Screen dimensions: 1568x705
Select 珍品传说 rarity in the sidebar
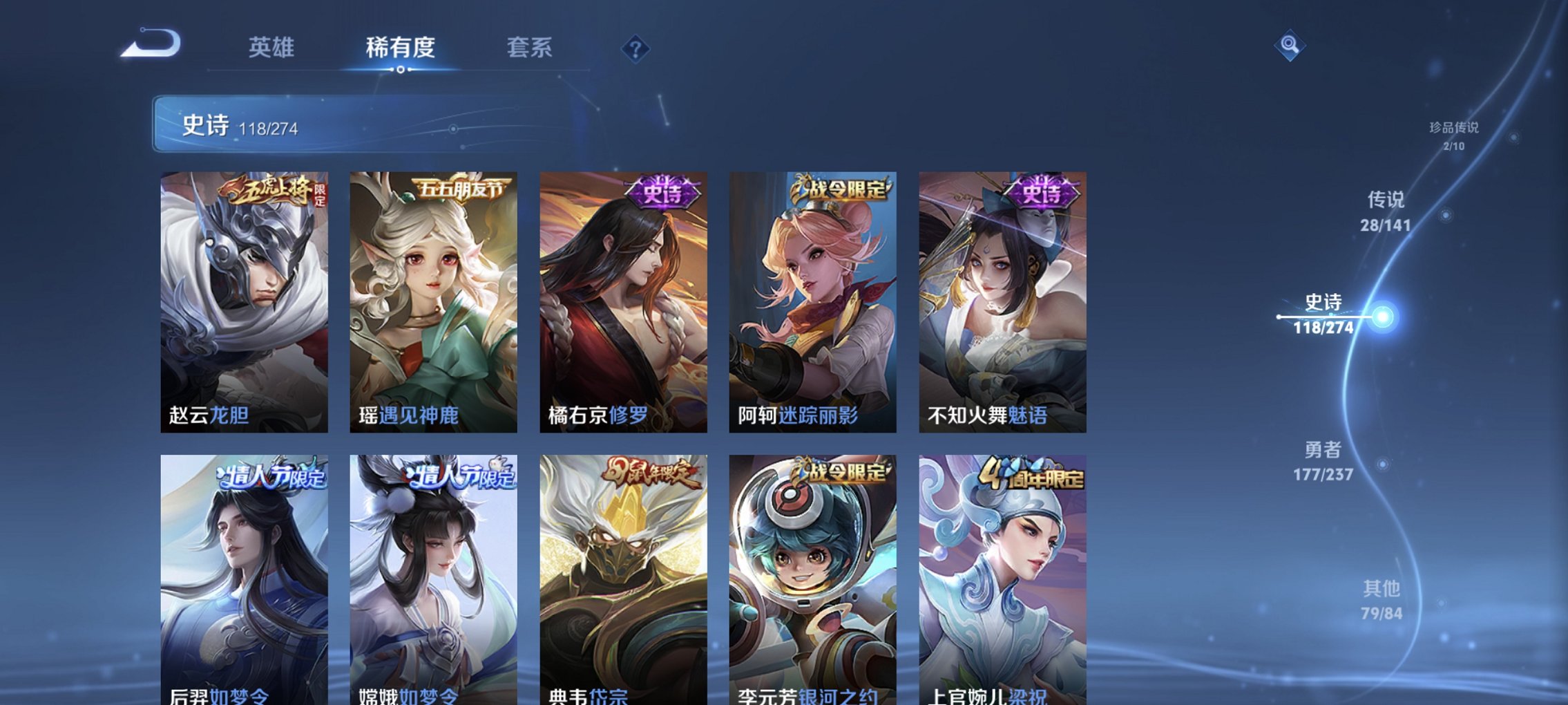pos(1455,135)
